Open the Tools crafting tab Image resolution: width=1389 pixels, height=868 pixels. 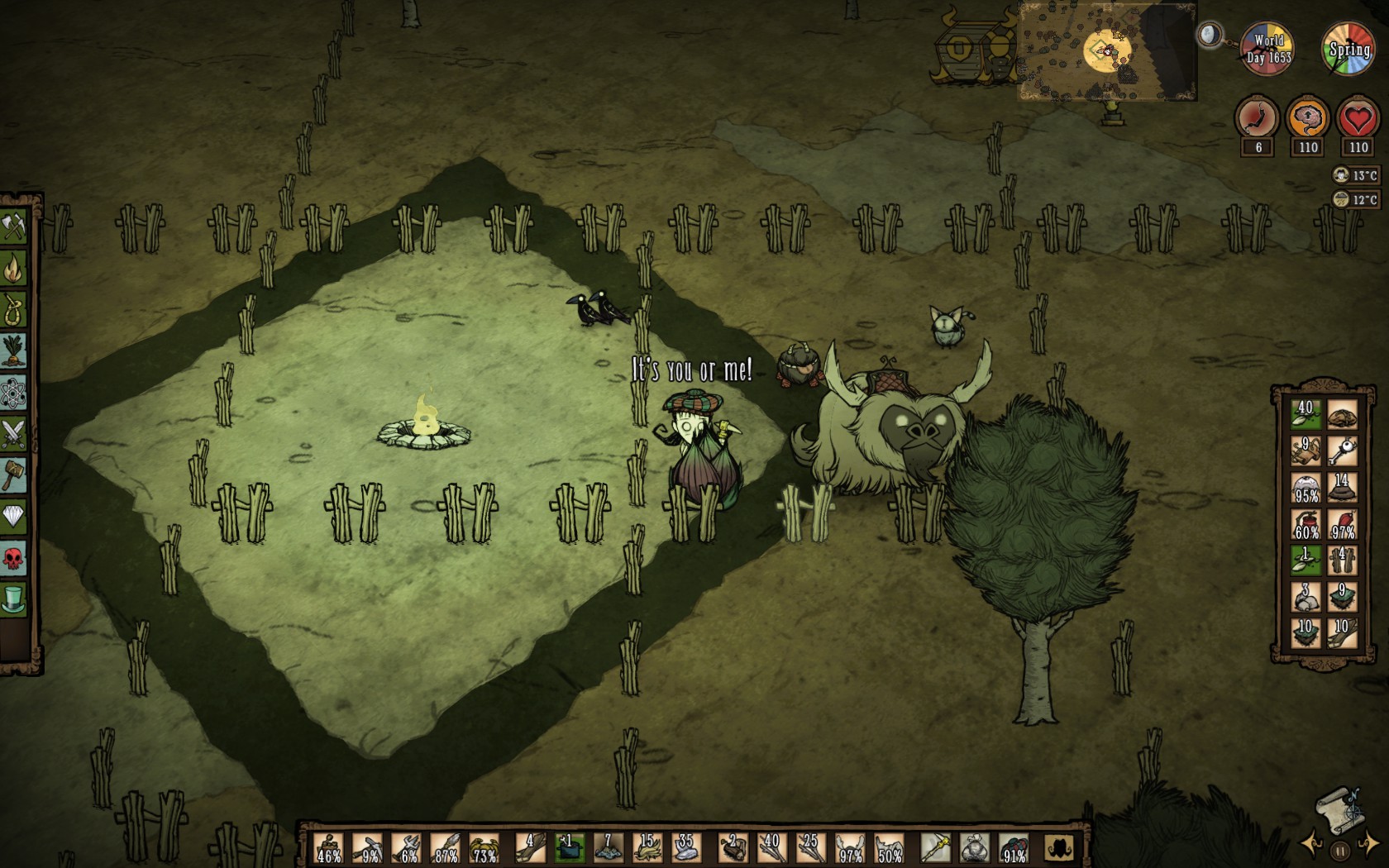pos(14,226)
